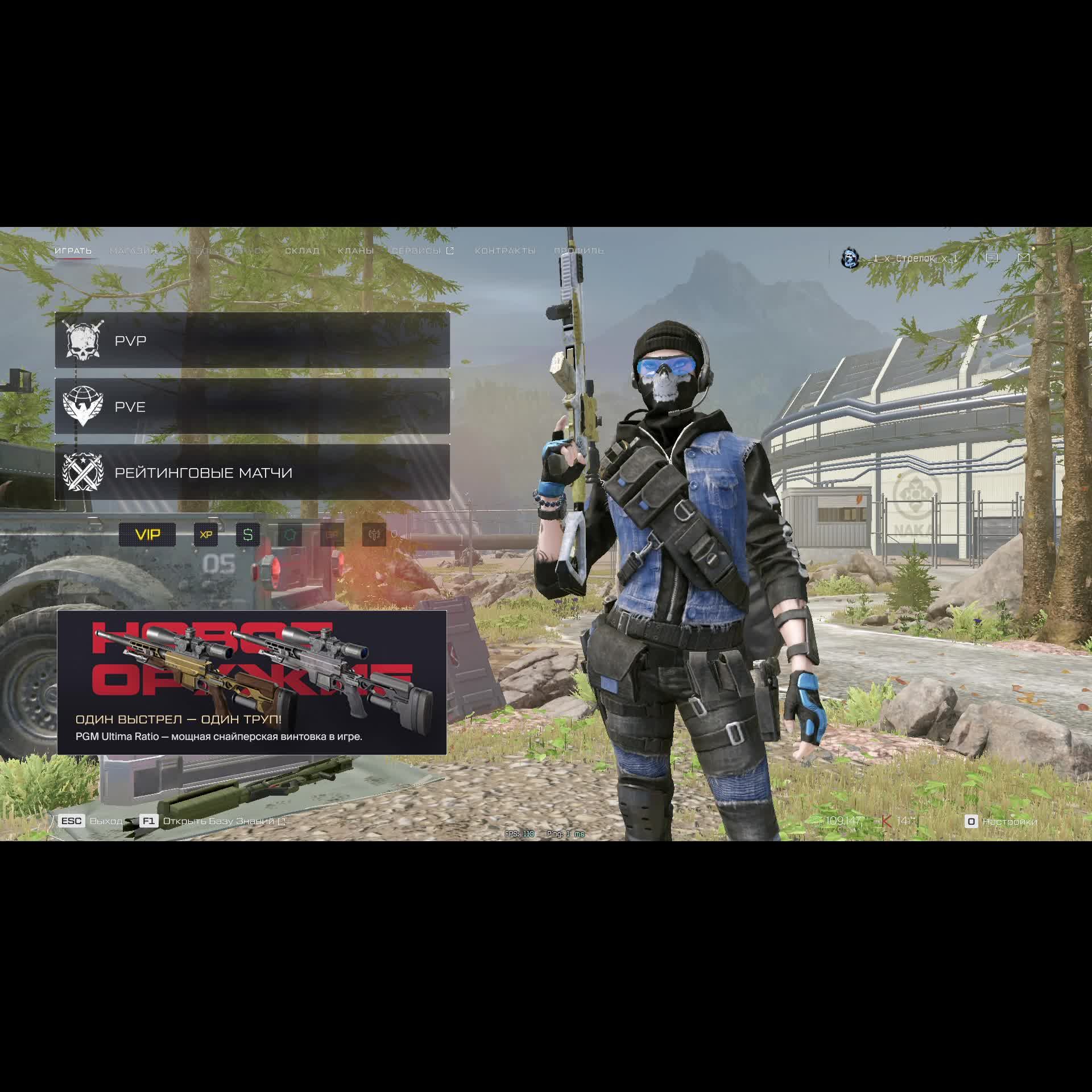Select the XP booster icon
Viewport: 1092px width, 1092px height.
[206, 535]
